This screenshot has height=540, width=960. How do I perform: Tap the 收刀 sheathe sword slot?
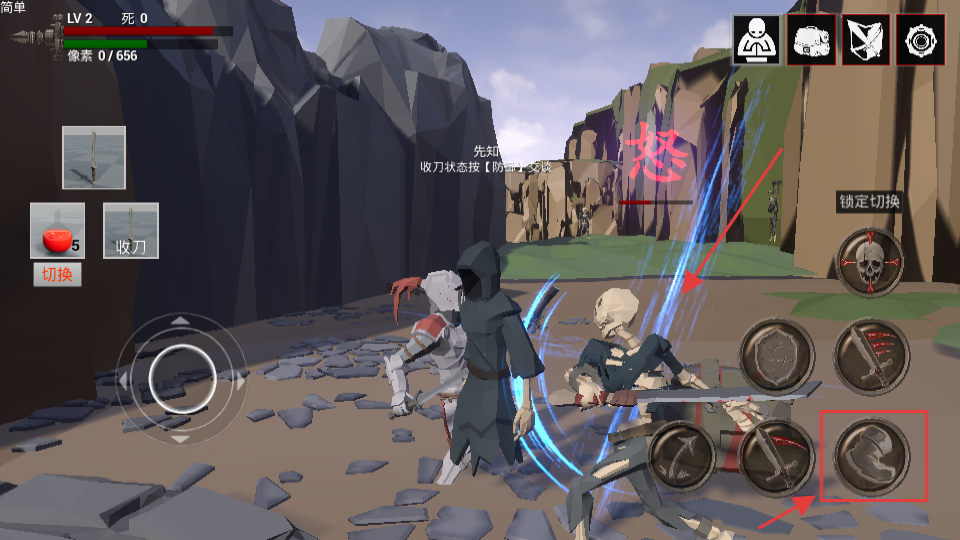pyautogui.click(x=131, y=232)
